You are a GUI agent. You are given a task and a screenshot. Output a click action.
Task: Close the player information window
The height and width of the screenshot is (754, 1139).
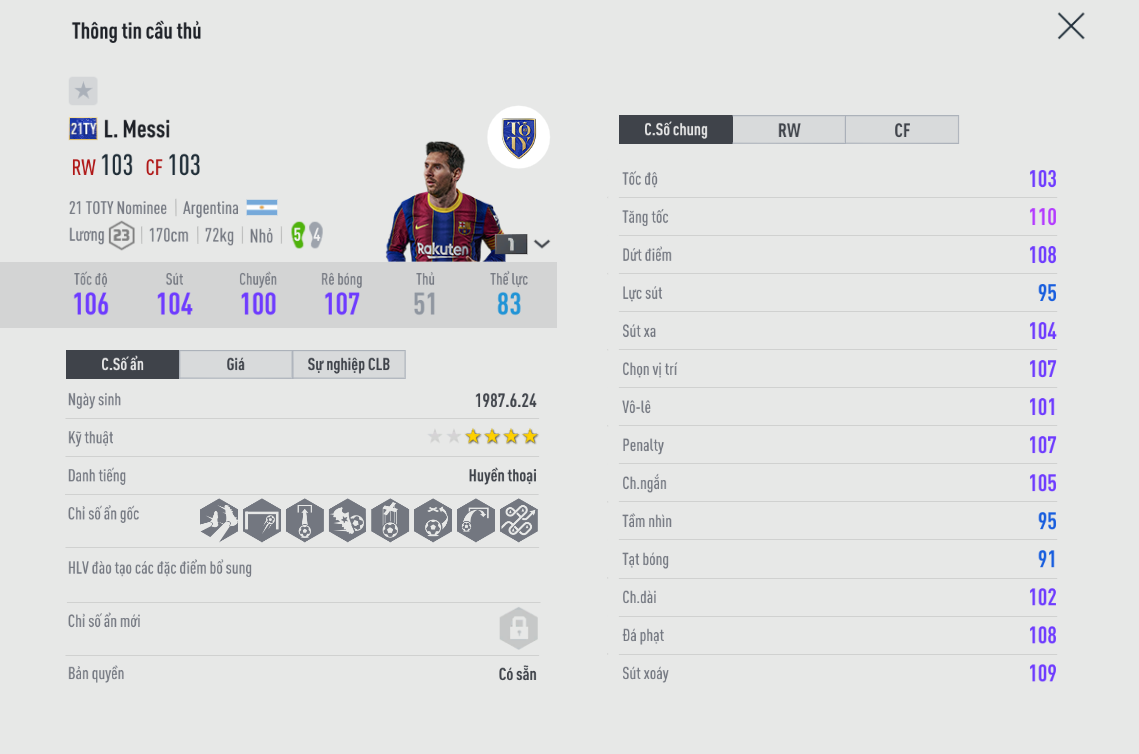coord(1071,26)
